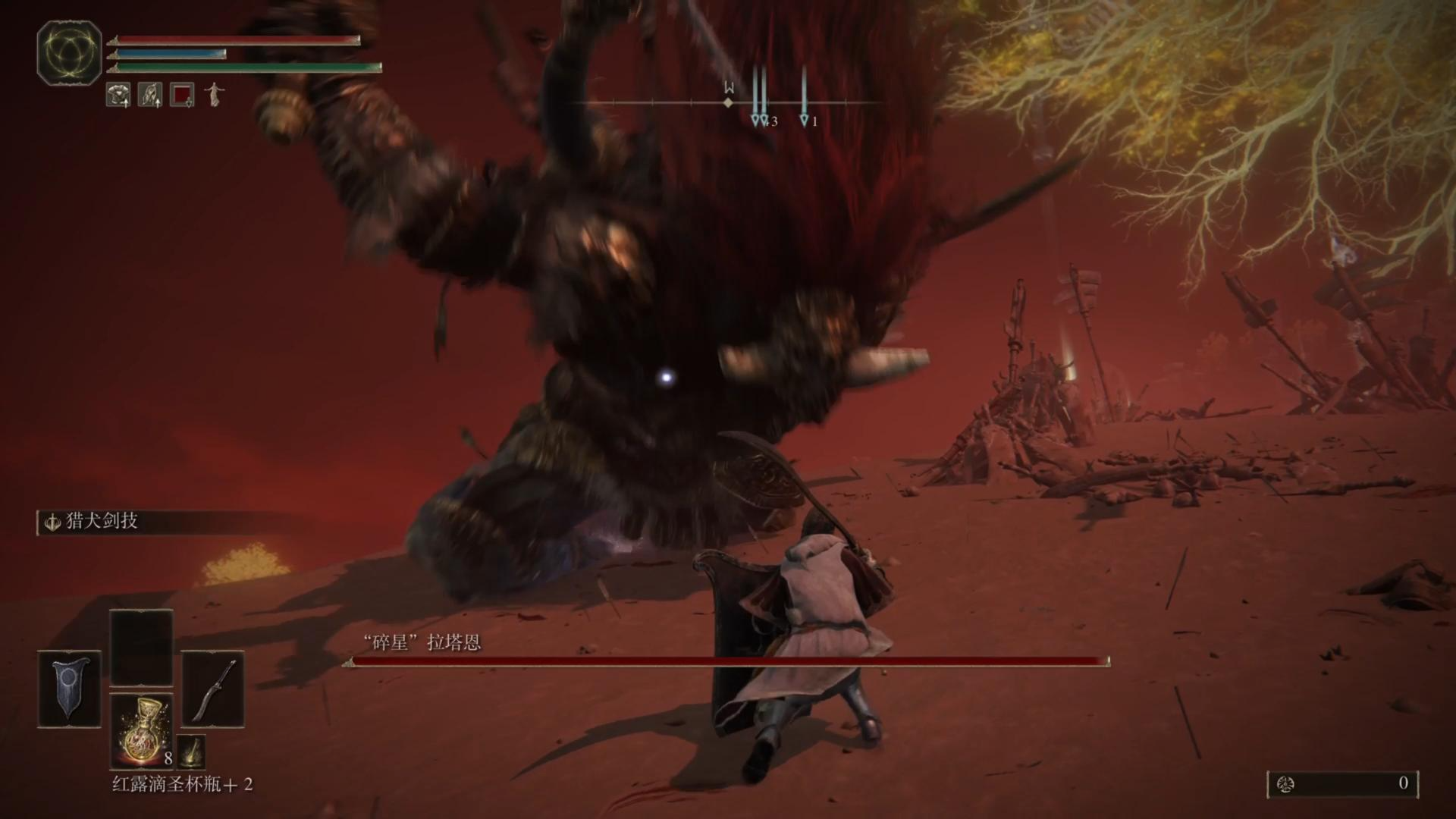Click the golden ring emblem portrait
Screen dimensions: 1456x819
click(70, 53)
